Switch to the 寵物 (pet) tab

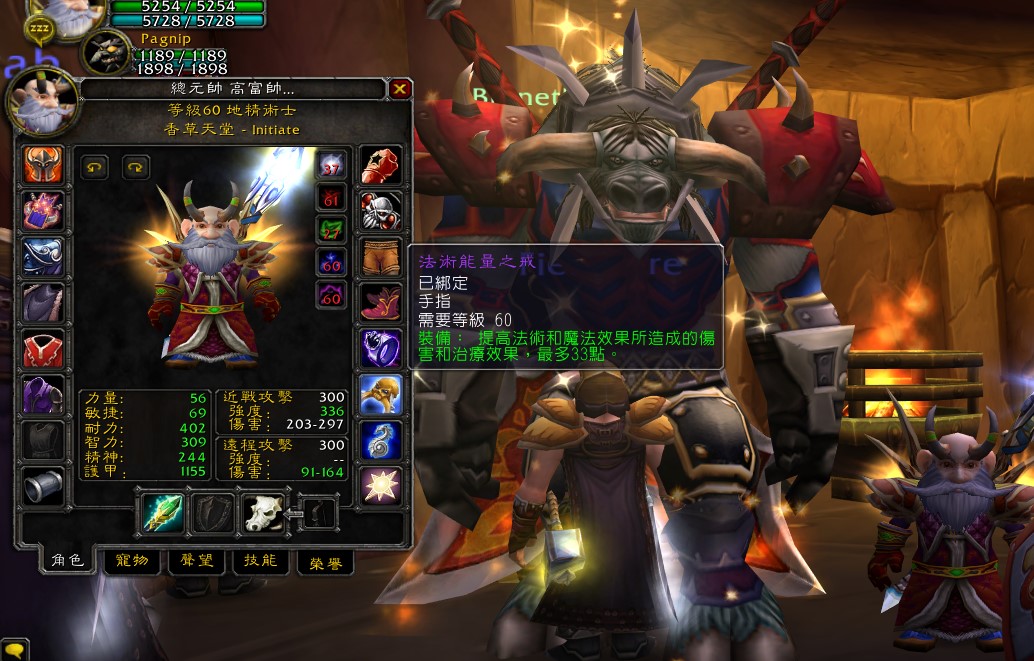(x=132, y=561)
